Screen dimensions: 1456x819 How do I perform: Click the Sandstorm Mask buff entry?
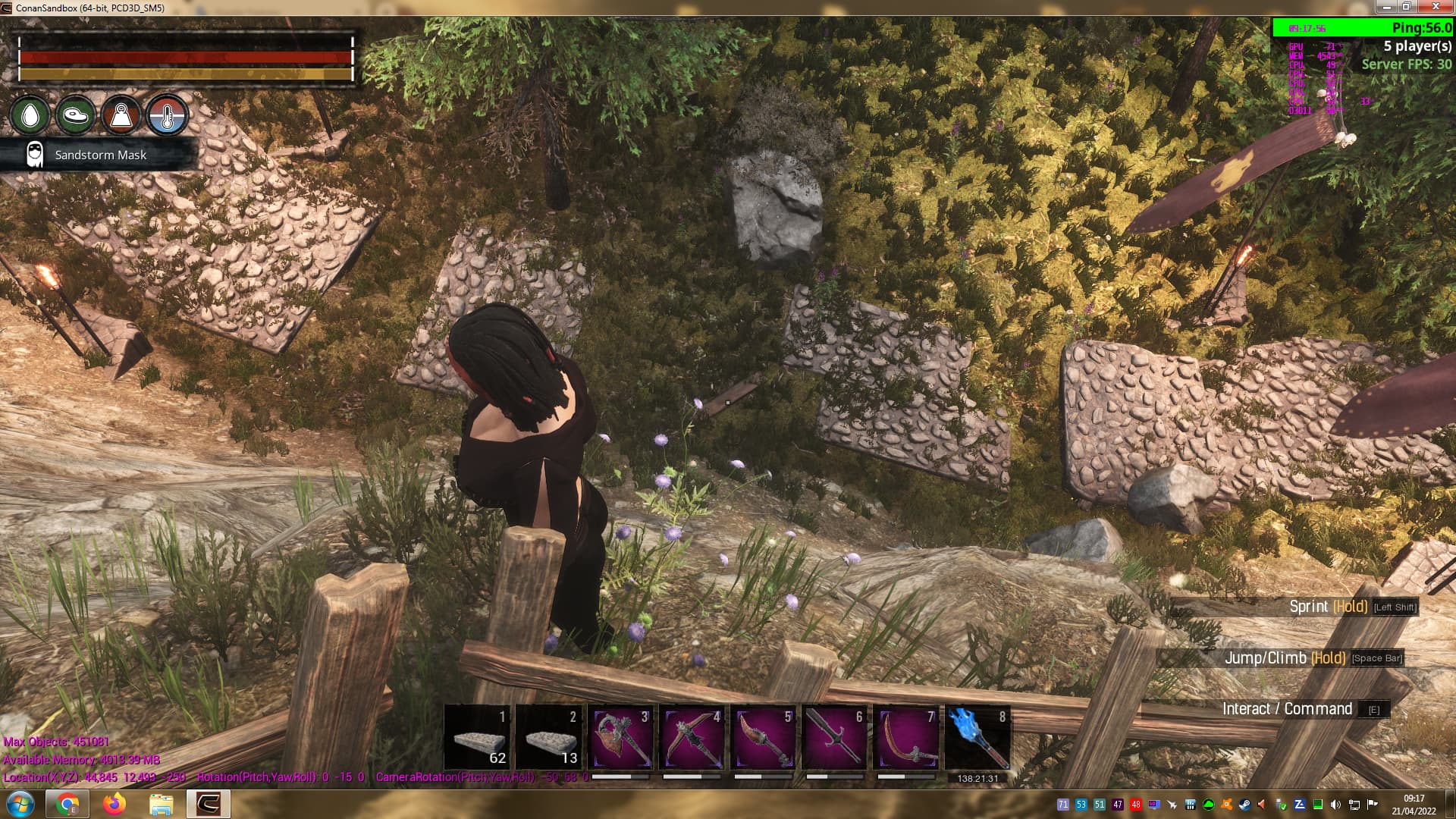(100, 155)
